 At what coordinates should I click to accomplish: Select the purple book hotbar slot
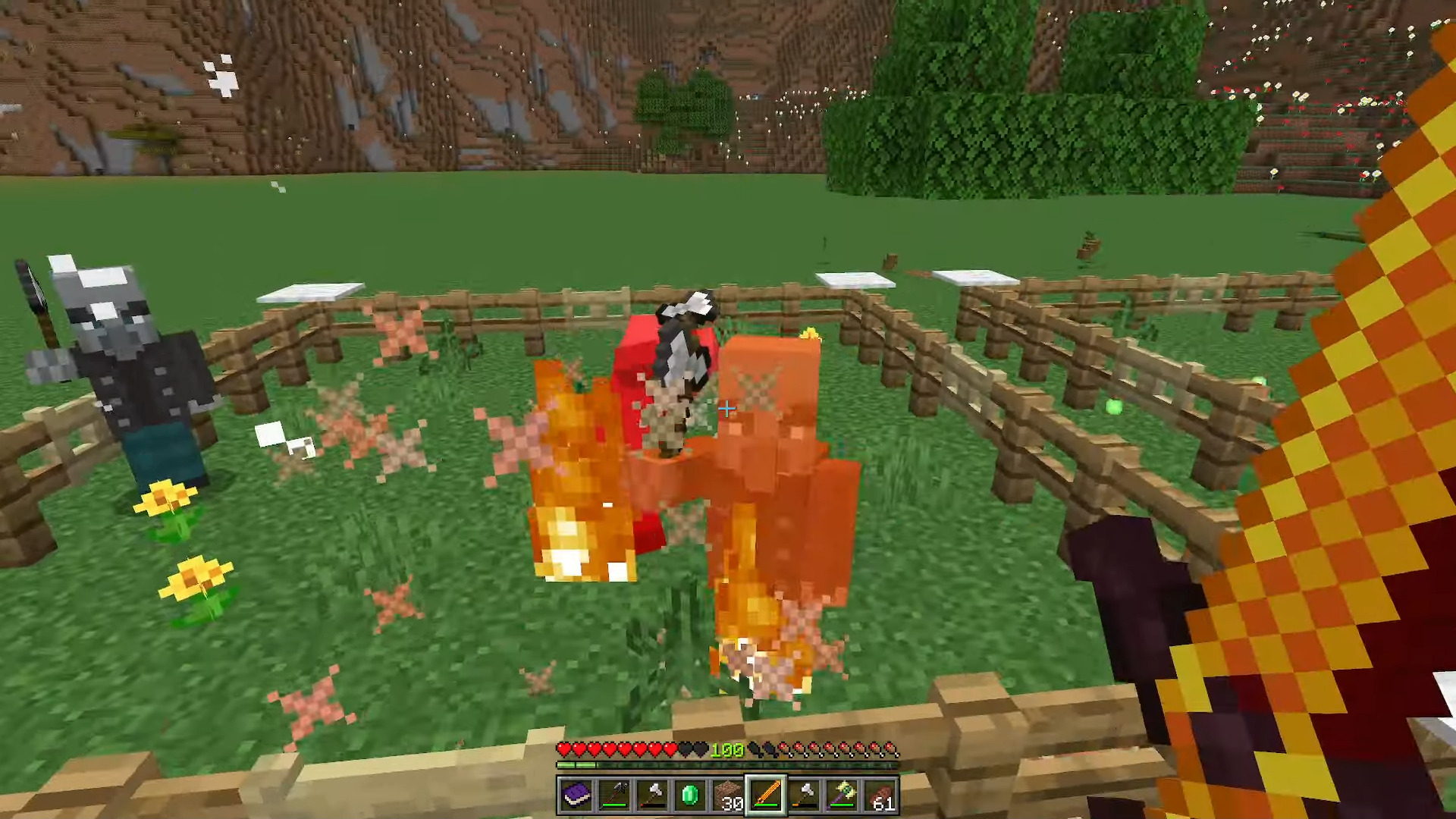tap(576, 795)
